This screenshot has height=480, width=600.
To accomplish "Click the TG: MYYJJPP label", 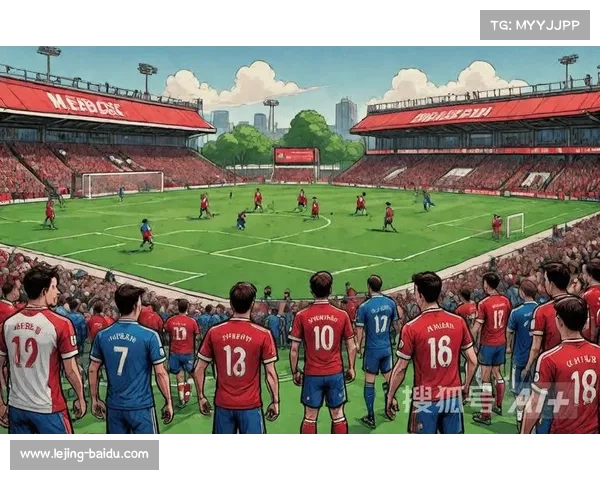I will pyautogui.click(x=535, y=25).
